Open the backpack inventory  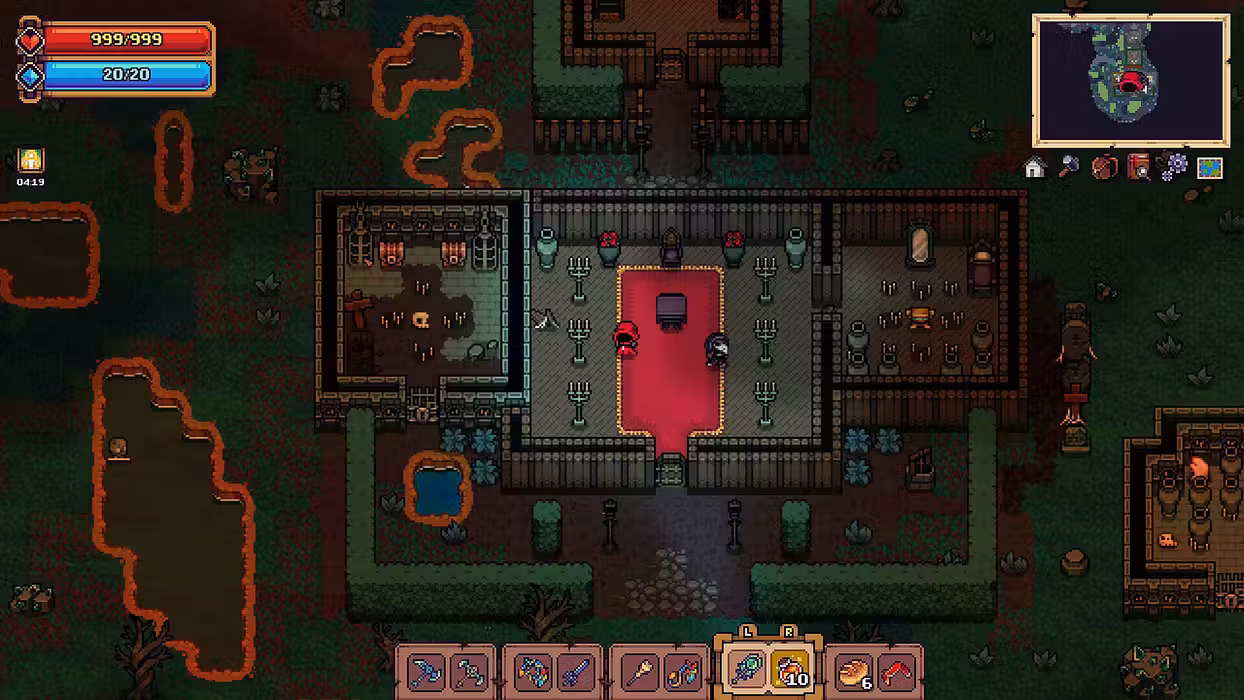tap(1104, 167)
